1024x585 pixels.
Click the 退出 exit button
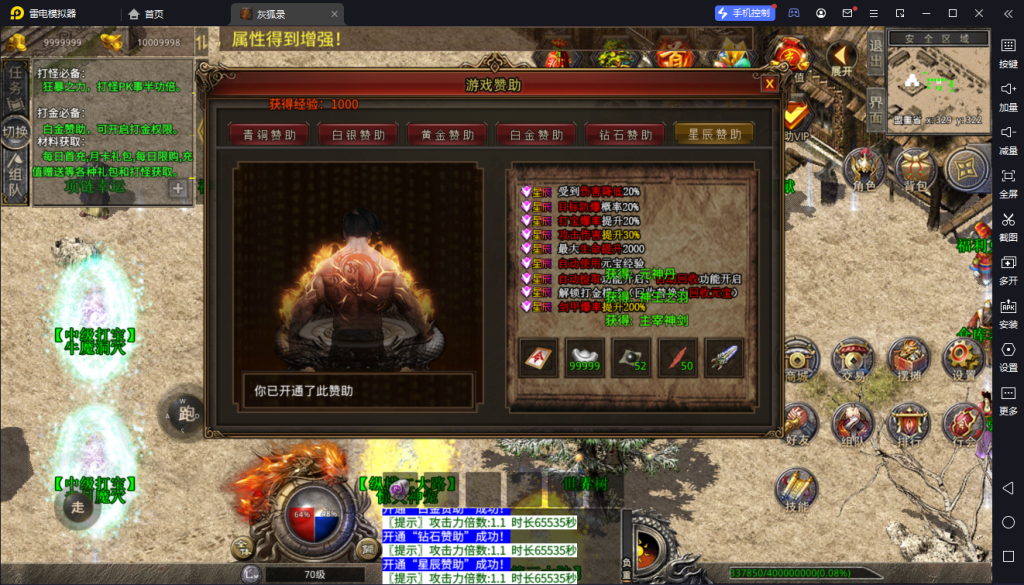pyautogui.click(x=874, y=56)
